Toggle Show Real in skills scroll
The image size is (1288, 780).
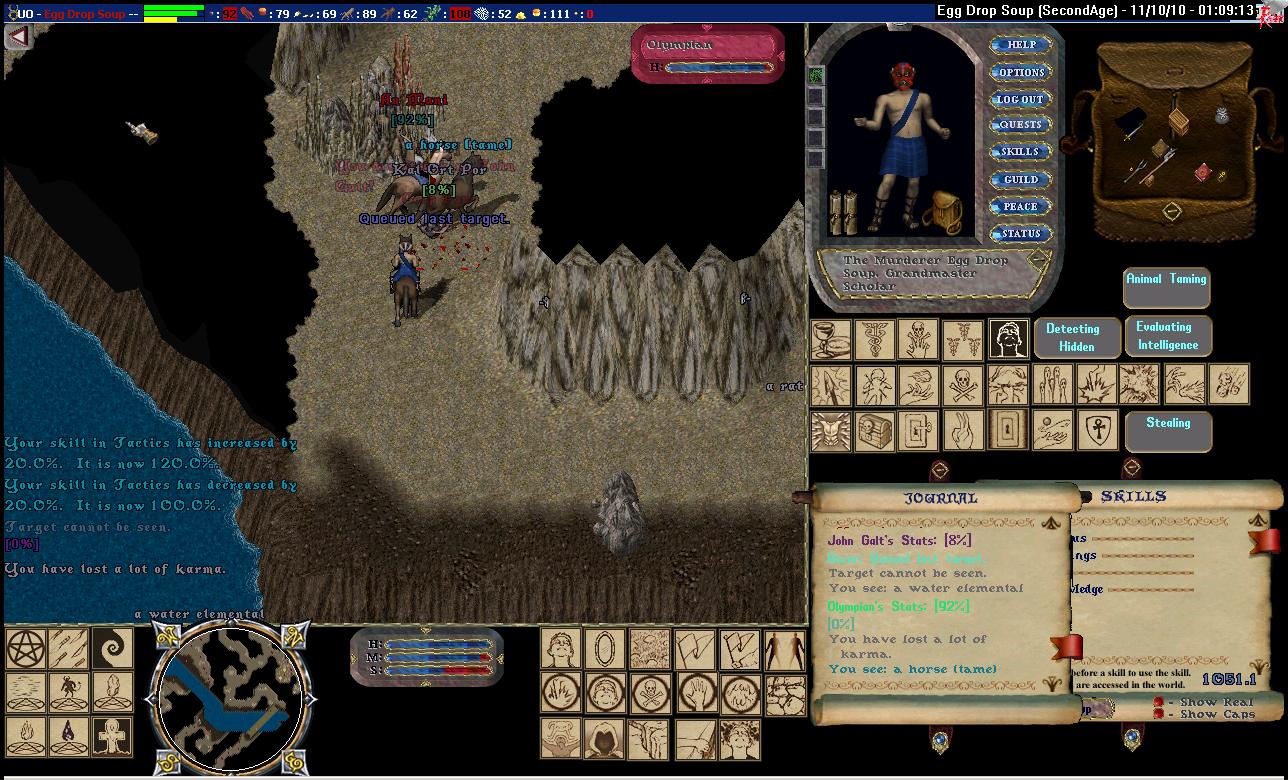tap(1158, 702)
